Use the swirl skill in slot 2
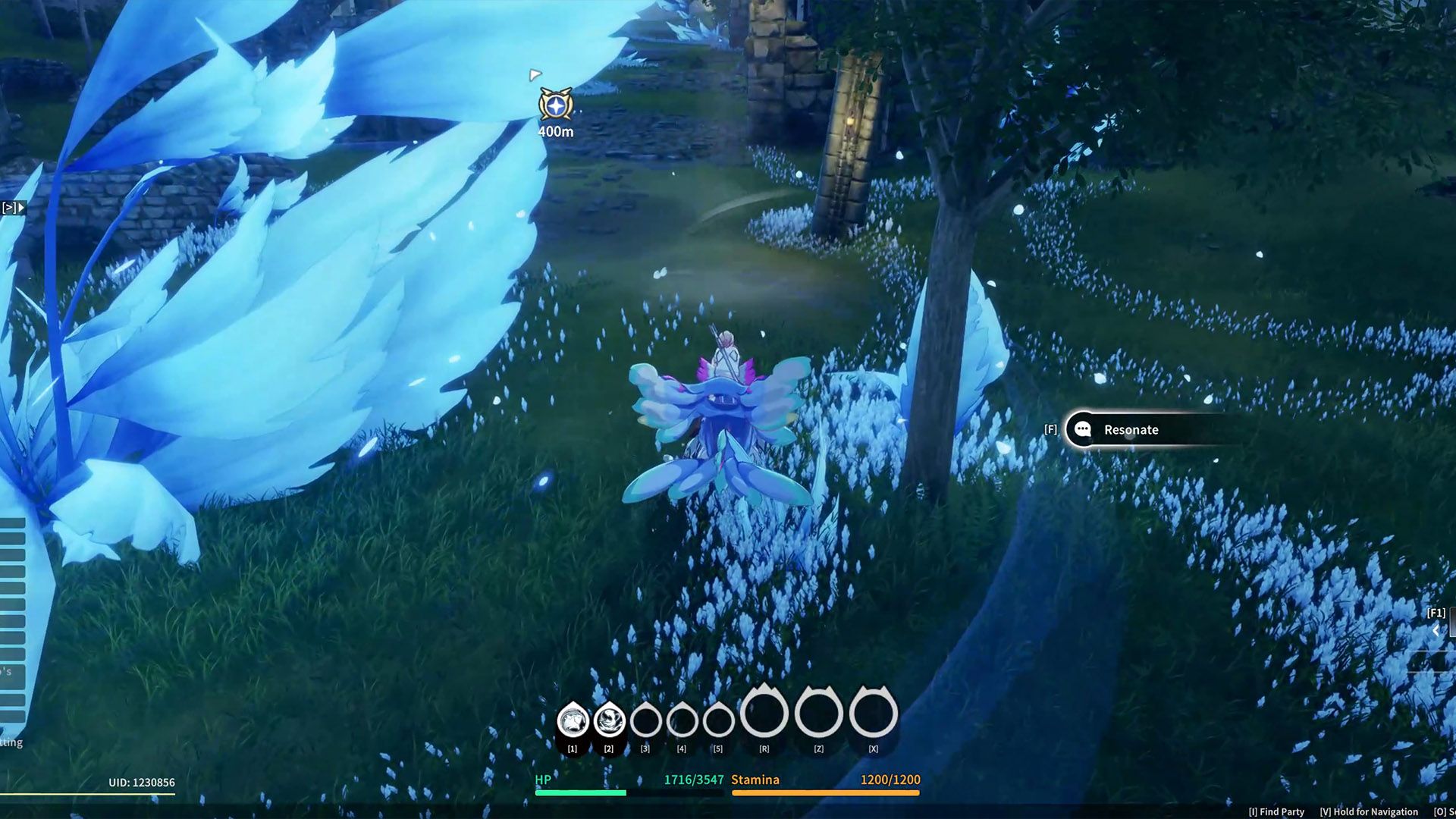The height and width of the screenshot is (819, 1456). [609, 720]
